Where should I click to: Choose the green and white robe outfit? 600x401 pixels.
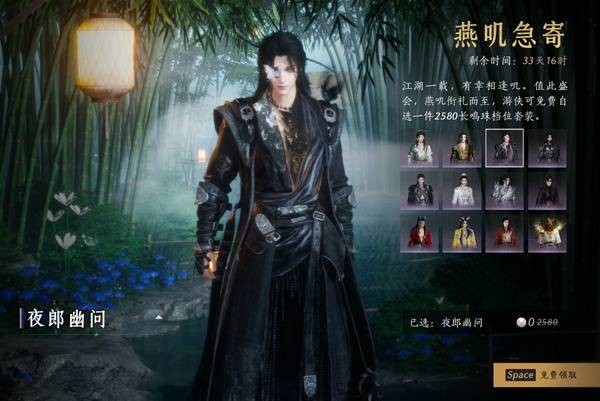click(x=420, y=148)
